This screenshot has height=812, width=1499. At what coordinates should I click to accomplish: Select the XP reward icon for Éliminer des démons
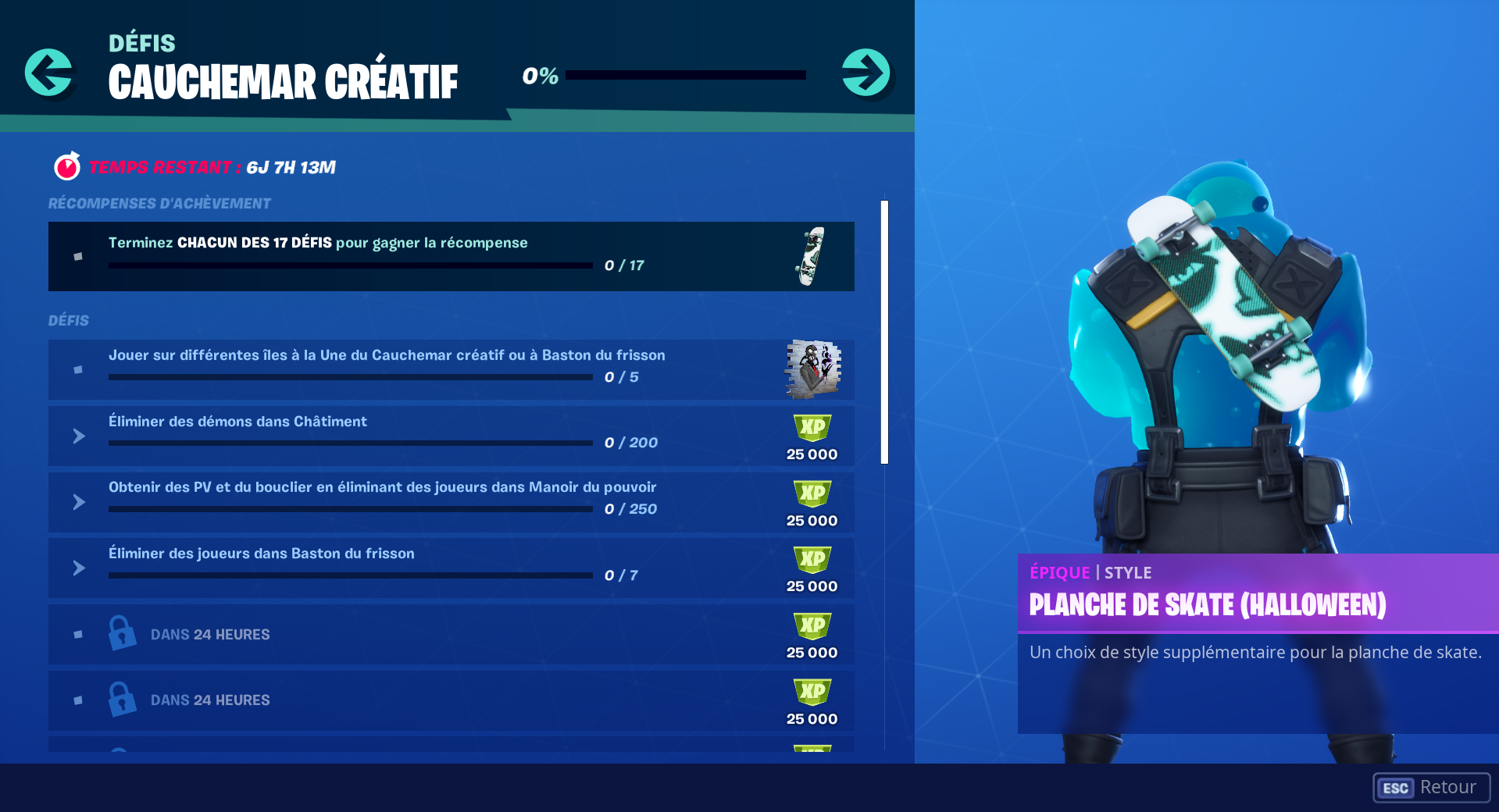812,426
